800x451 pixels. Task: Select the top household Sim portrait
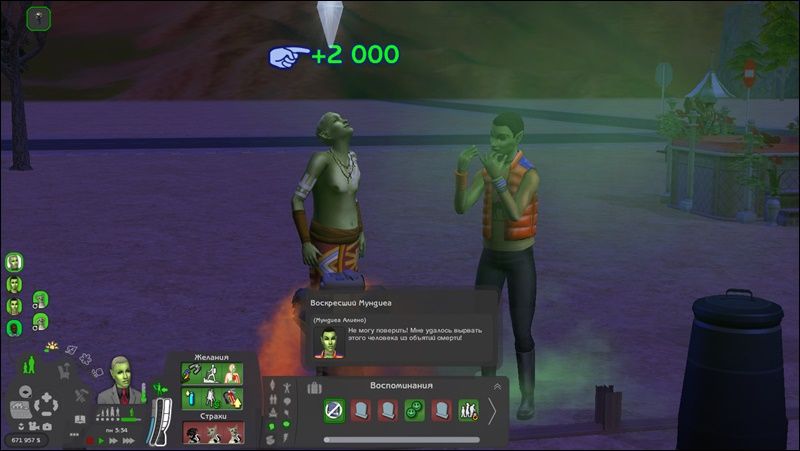point(14,262)
